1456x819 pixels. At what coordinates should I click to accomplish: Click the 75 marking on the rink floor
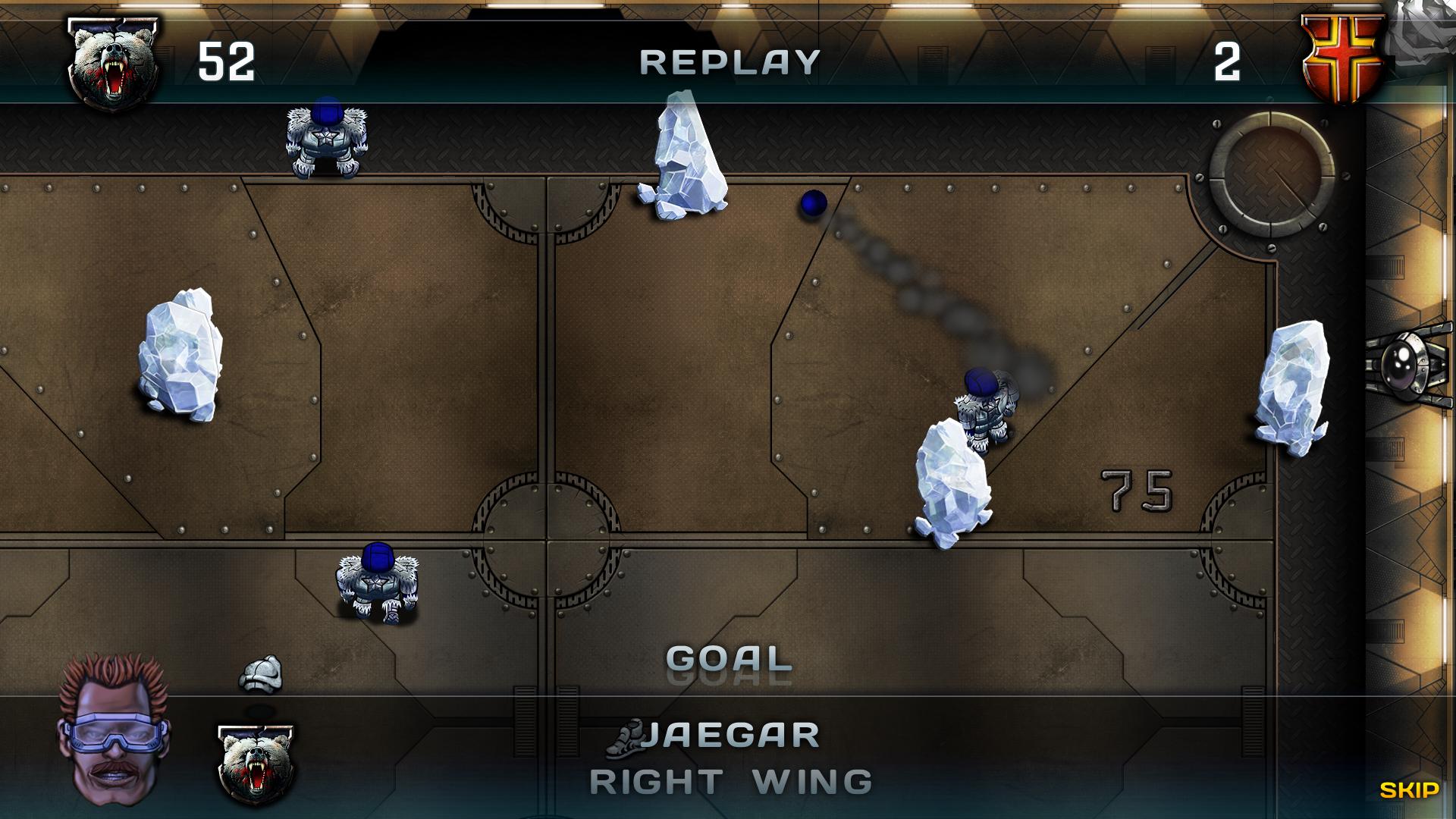pos(1134,489)
